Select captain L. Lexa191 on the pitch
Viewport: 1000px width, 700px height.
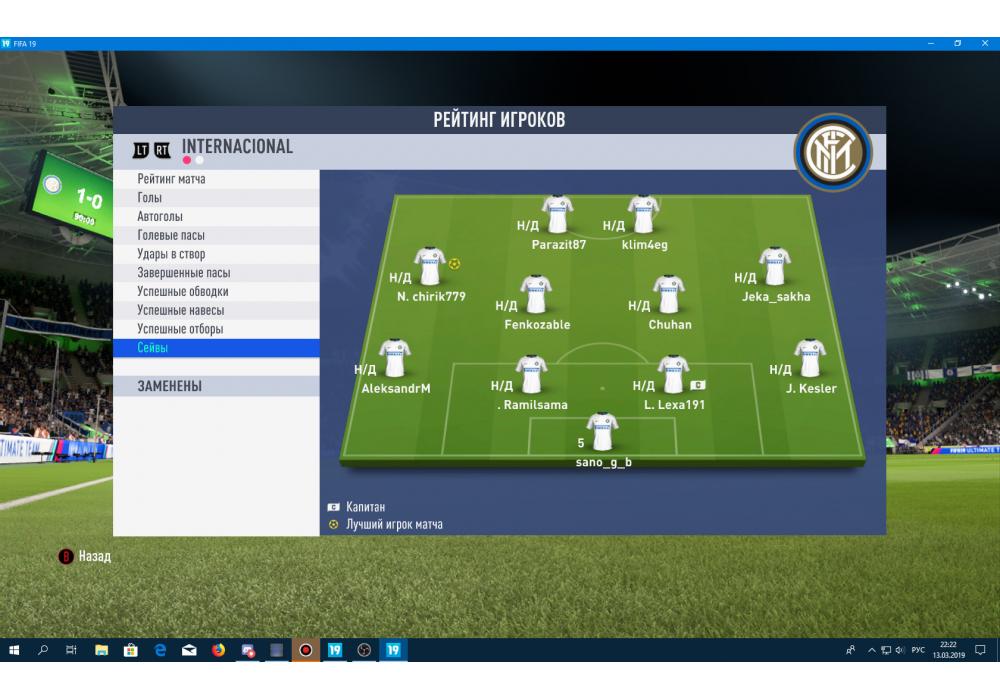674,375
